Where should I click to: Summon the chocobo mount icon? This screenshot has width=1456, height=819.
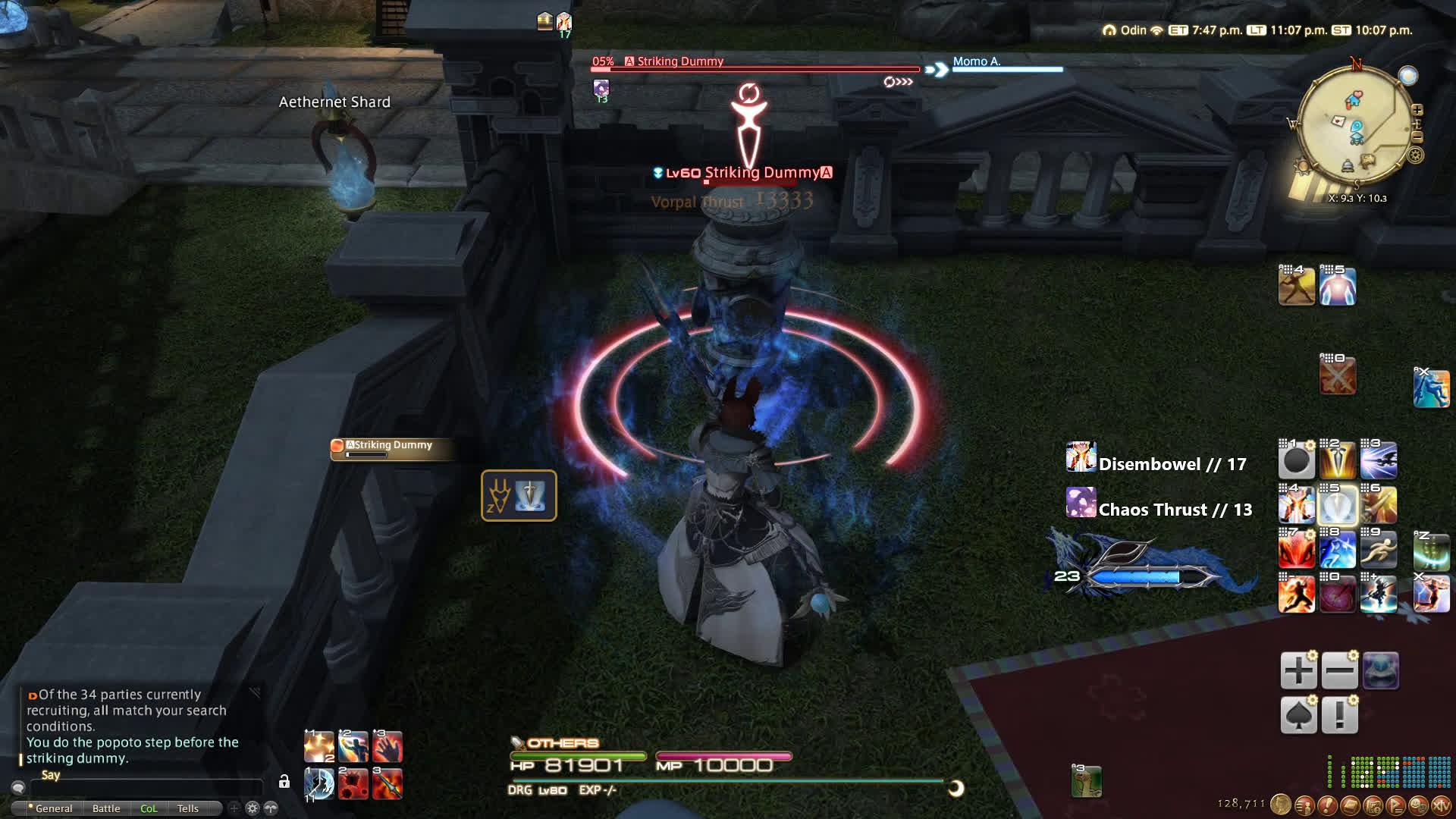point(1086,782)
